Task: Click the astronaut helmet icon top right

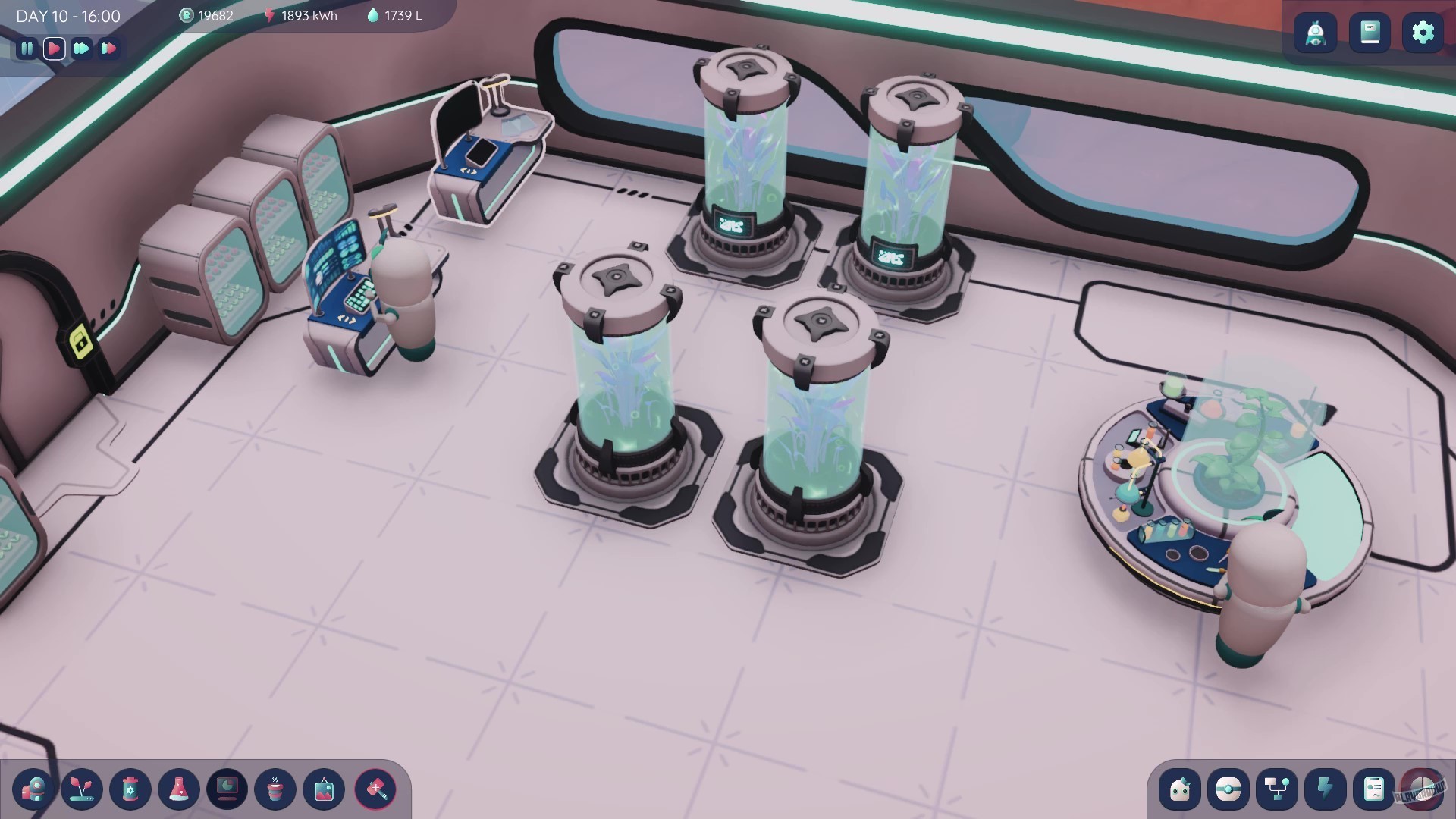Action: click(x=1316, y=32)
